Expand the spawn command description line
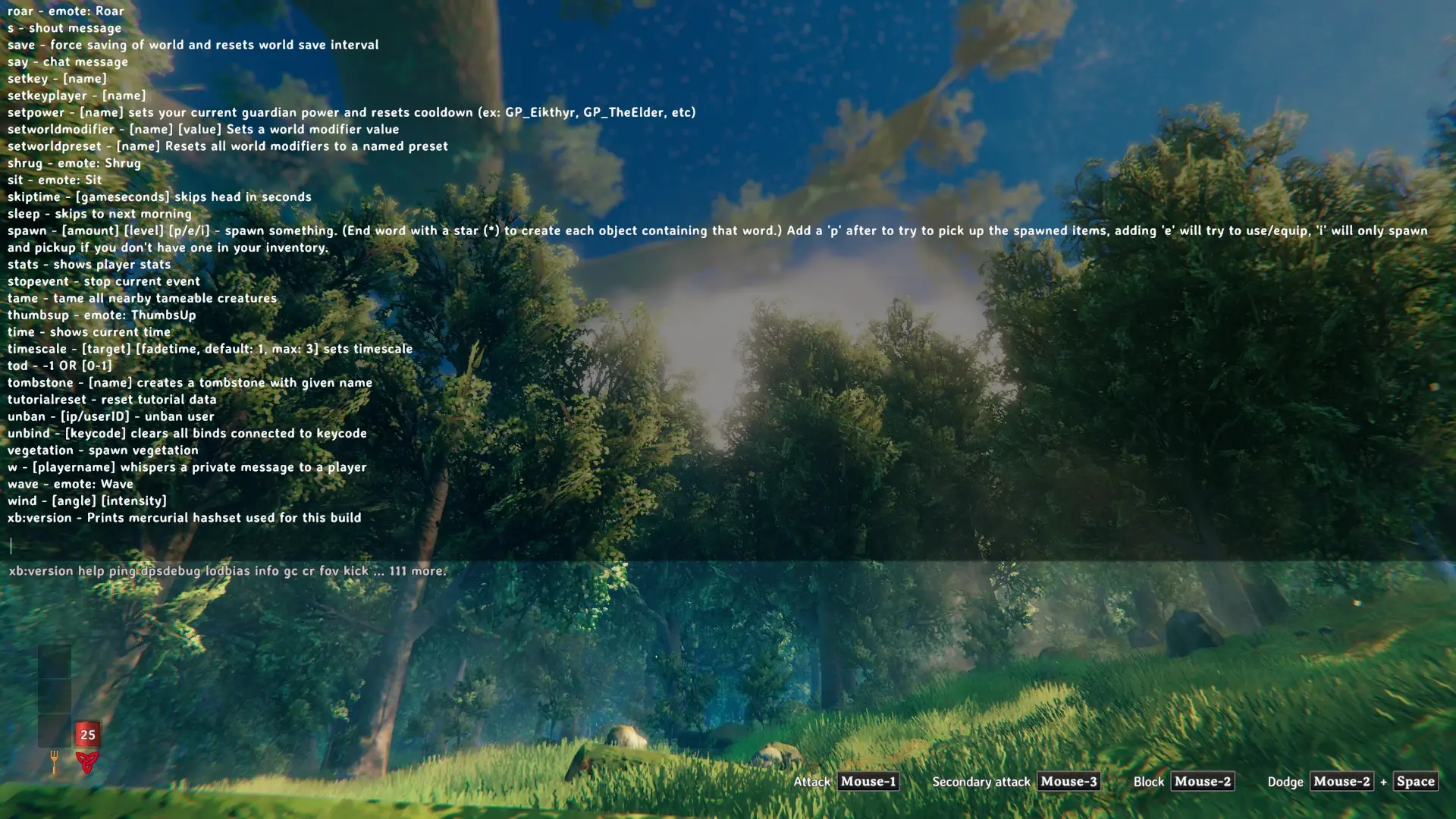This screenshot has width=1456, height=819. tap(303, 230)
